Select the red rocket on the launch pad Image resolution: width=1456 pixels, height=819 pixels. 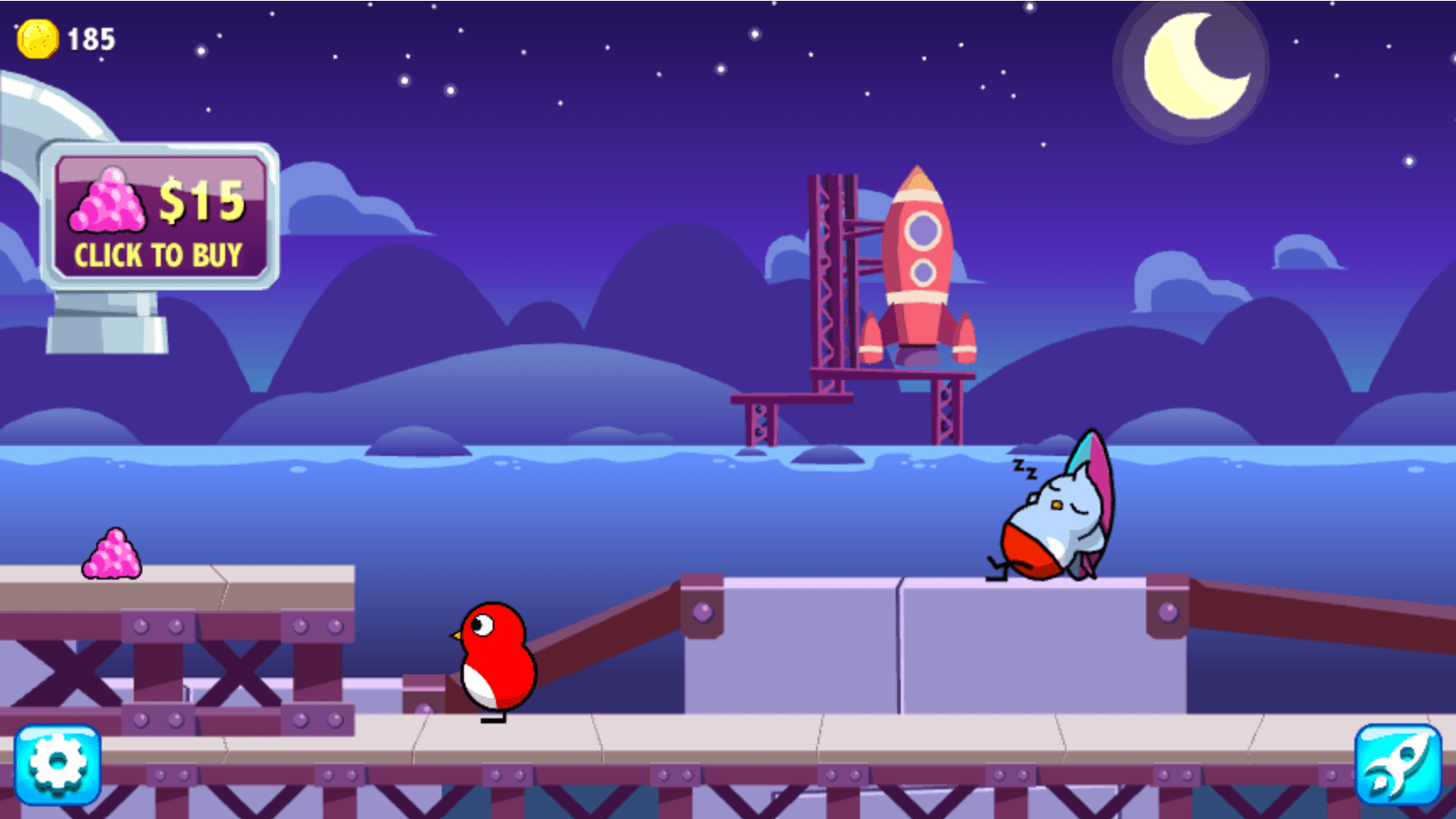[x=918, y=262]
